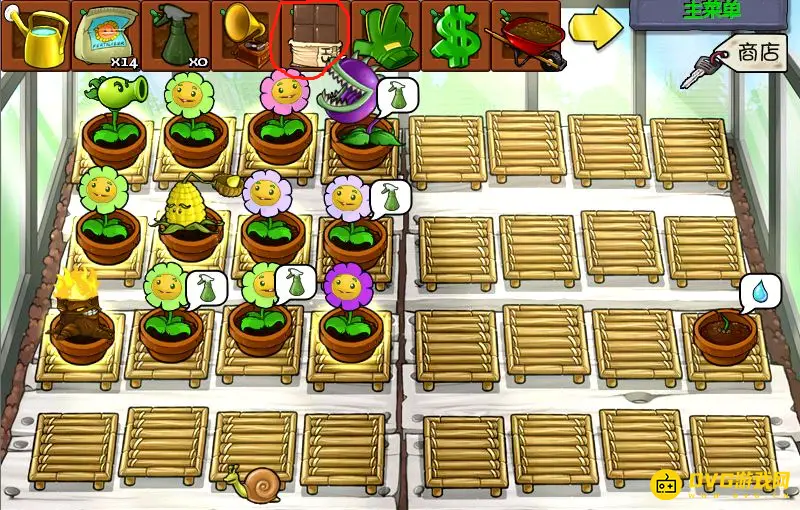Select the wheelbarrow tool

coord(526,36)
